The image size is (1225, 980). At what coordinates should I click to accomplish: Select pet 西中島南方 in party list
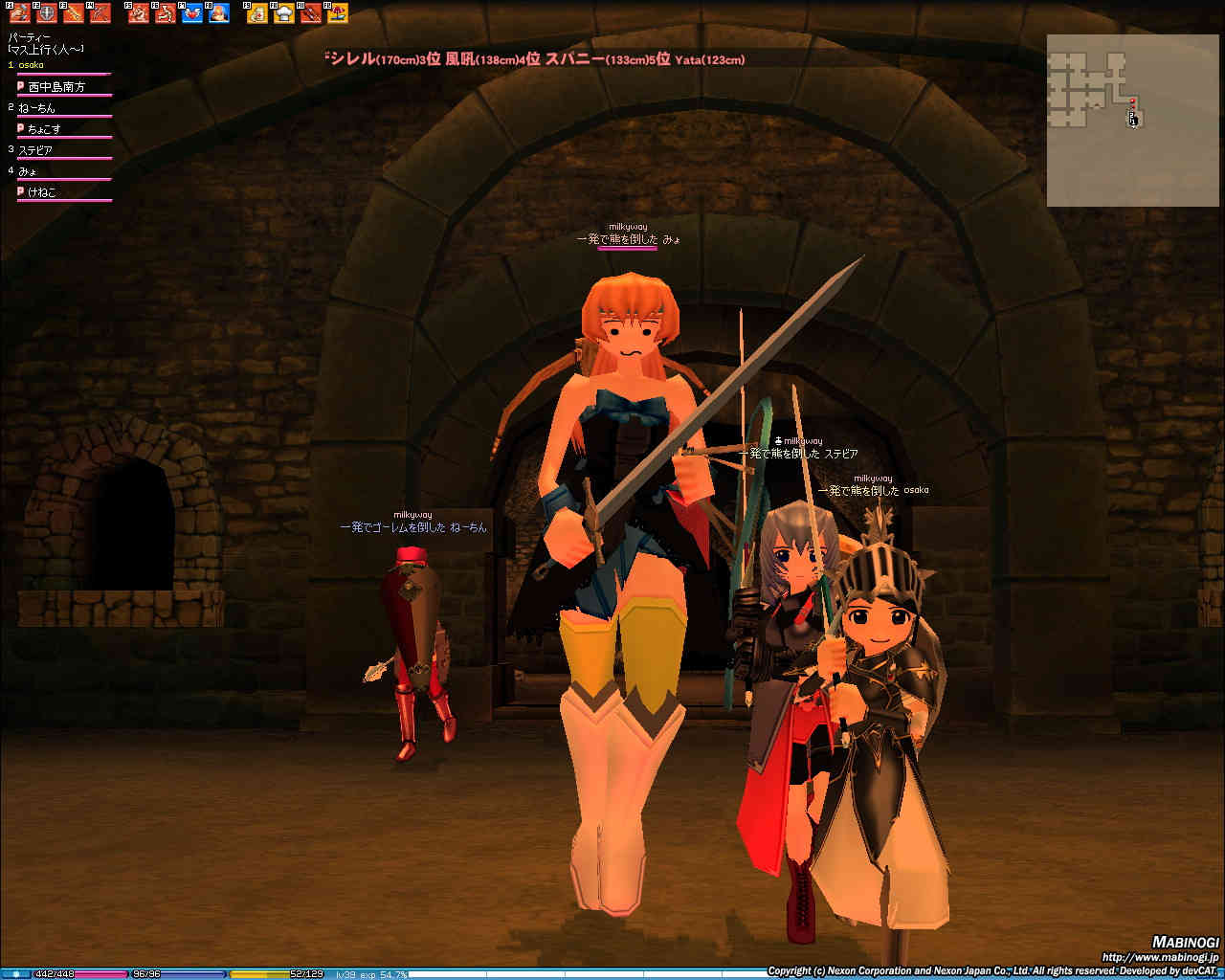[56, 87]
